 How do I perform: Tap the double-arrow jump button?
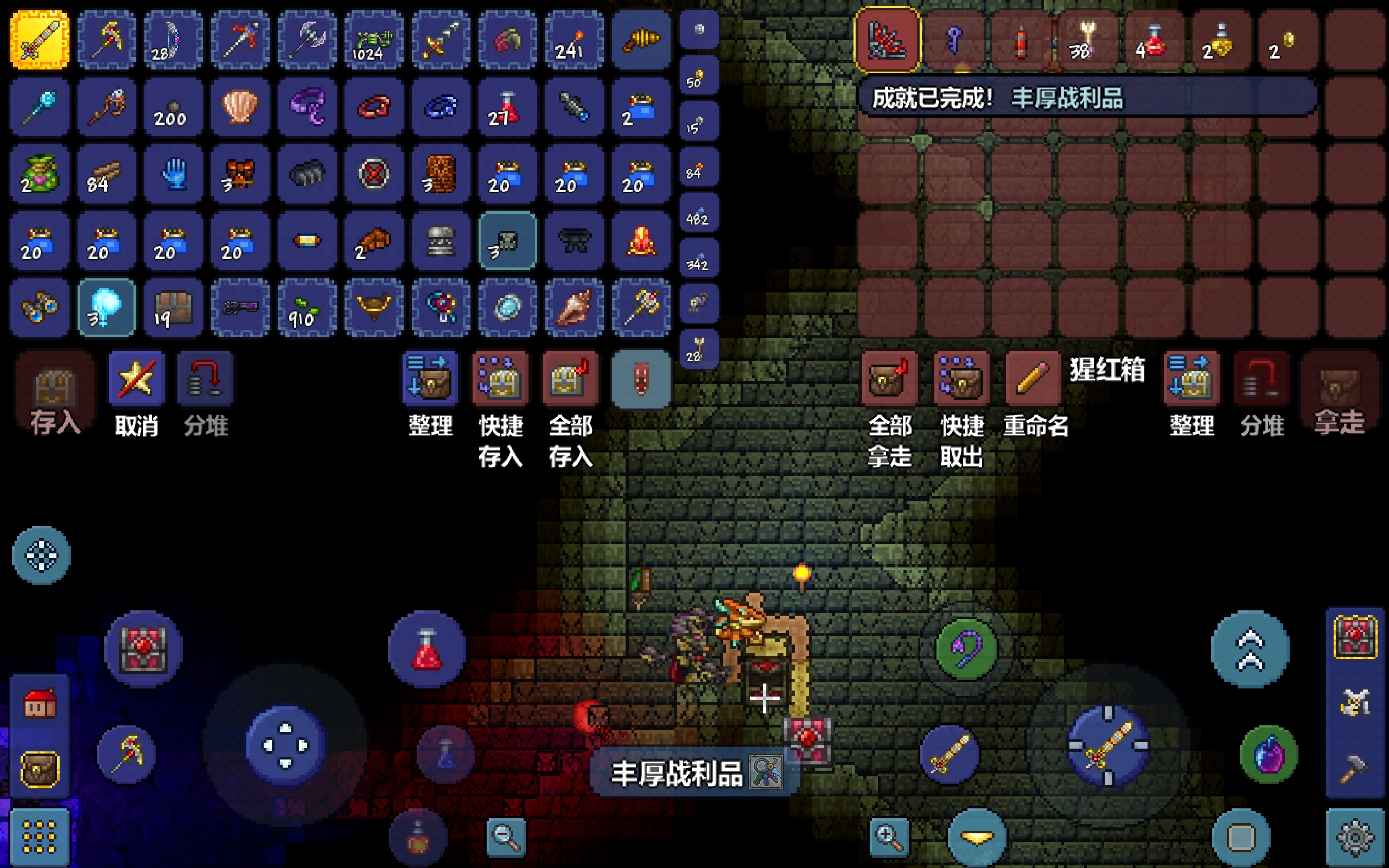tap(1250, 649)
